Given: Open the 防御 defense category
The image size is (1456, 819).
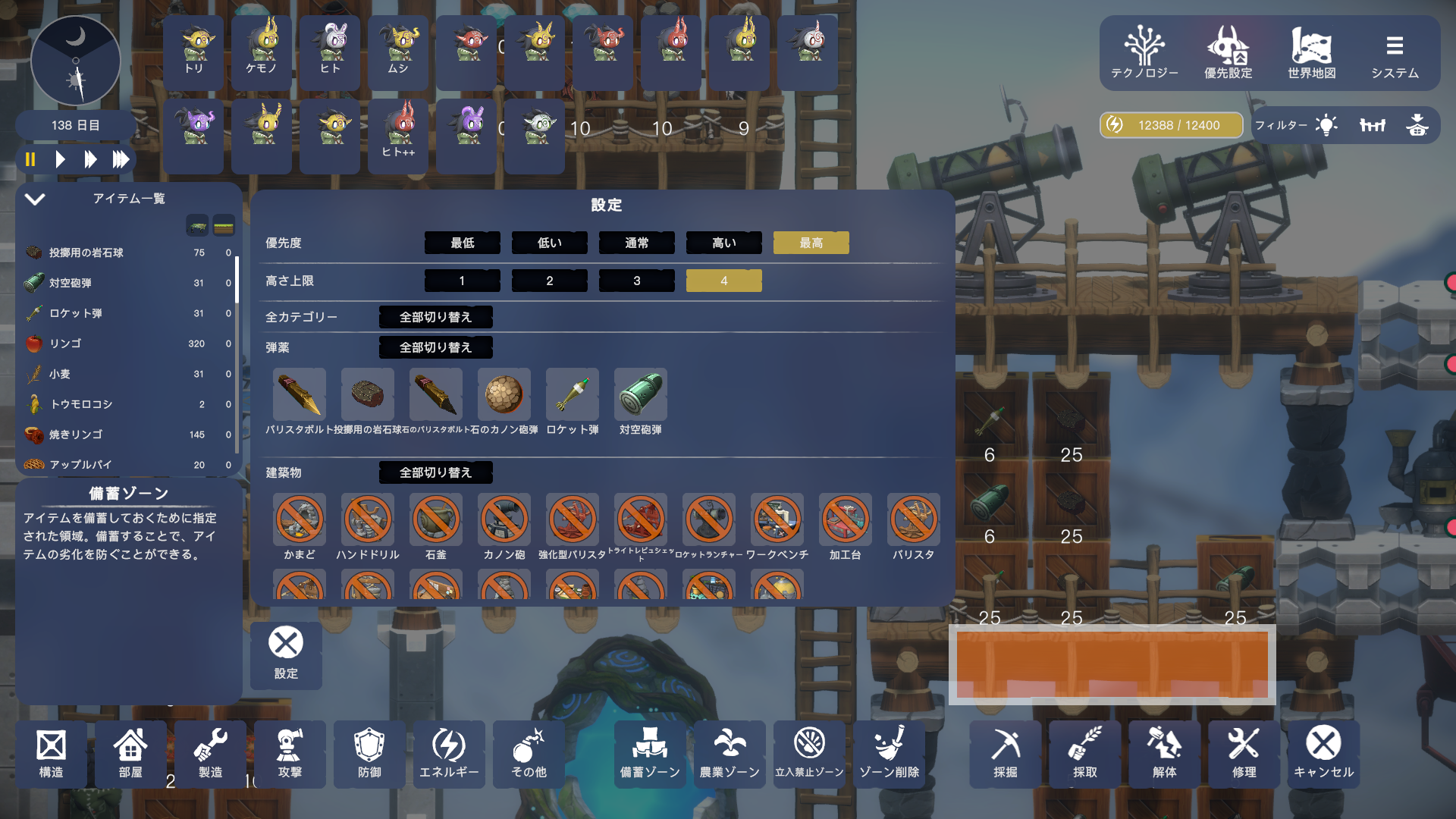Looking at the screenshot, I should click(x=369, y=754).
